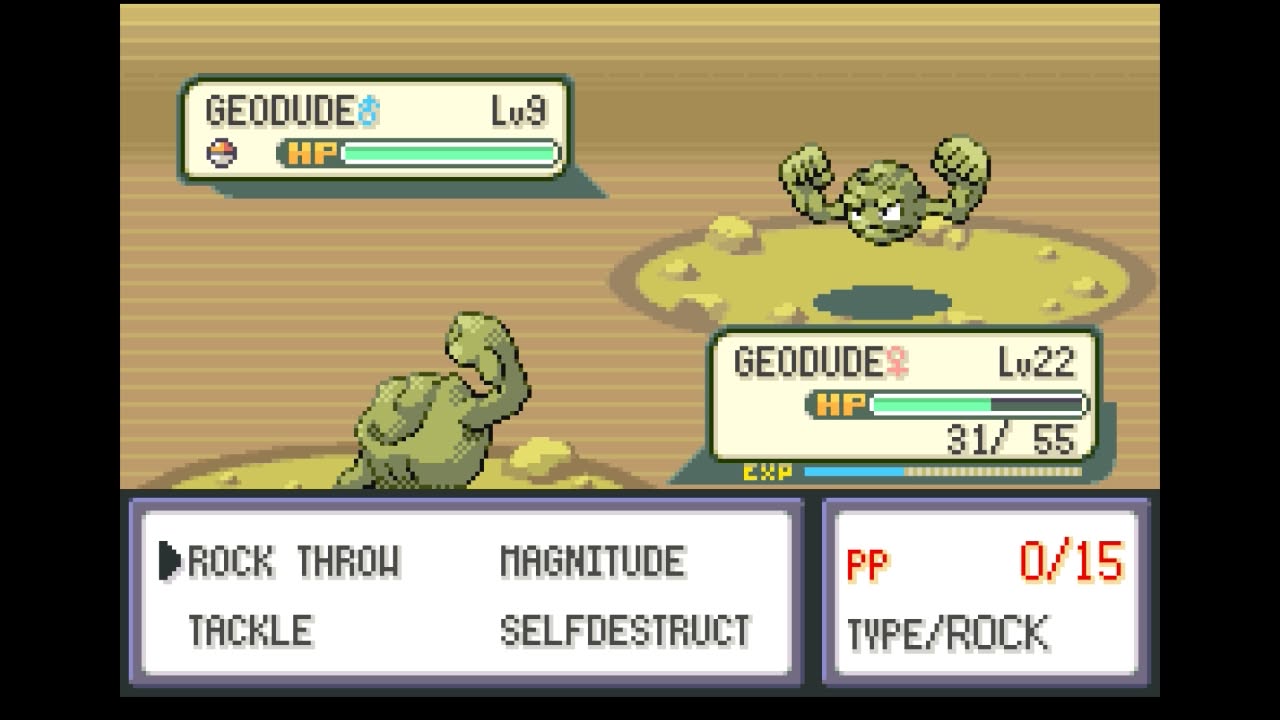Viewport: 1280px width, 720px height.
Task: Choose the Magnitude move
Action: [x=592, y=562]
